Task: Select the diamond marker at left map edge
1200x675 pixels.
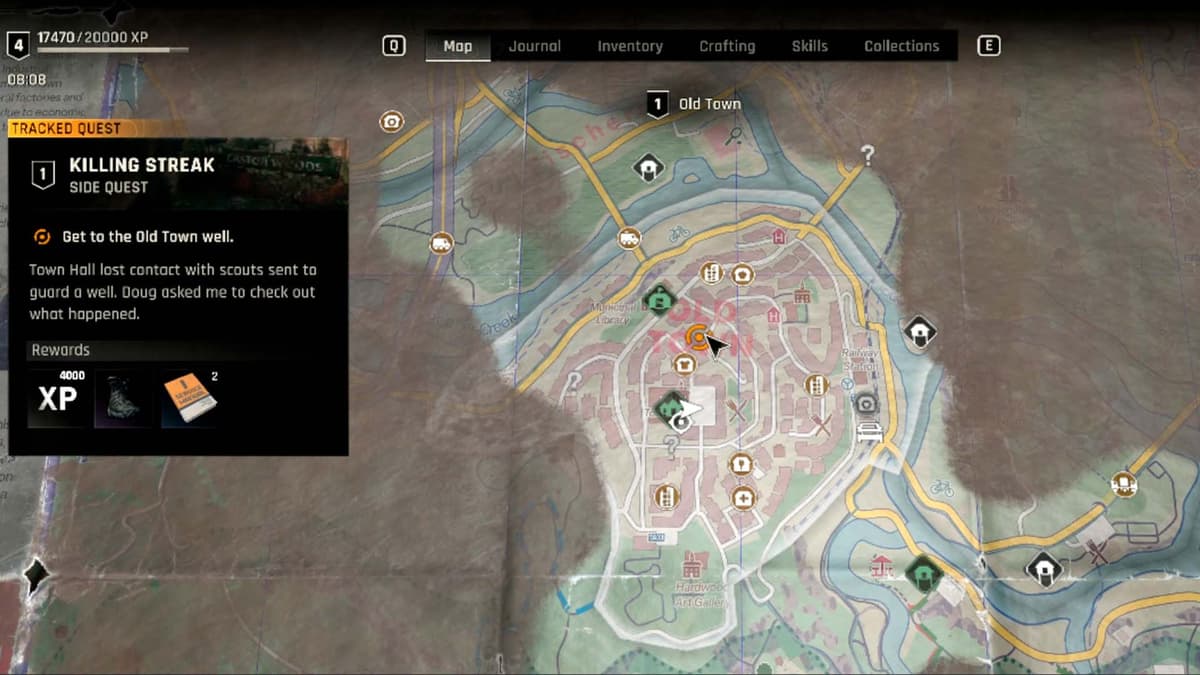Action: (x=37, y=574)
